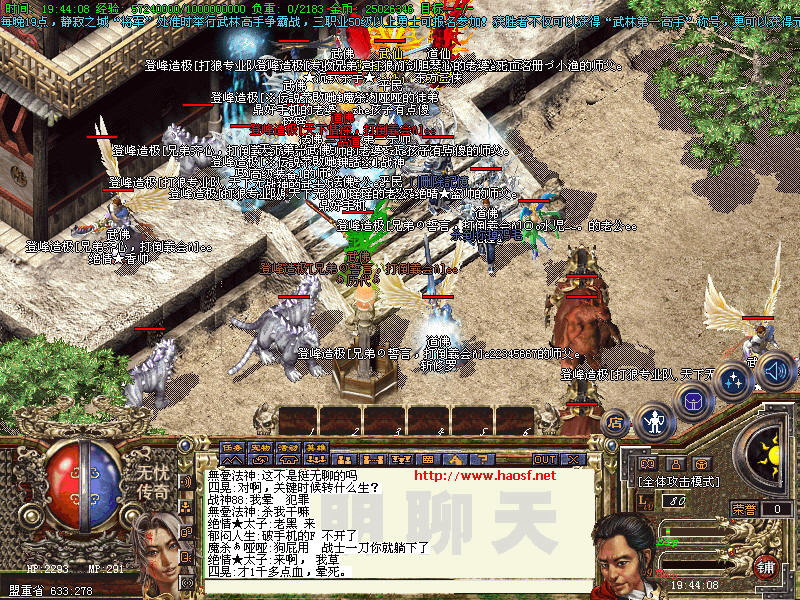800x600 pixels.
Task: Click the red 铺 stall button
Action: point(767,567)
